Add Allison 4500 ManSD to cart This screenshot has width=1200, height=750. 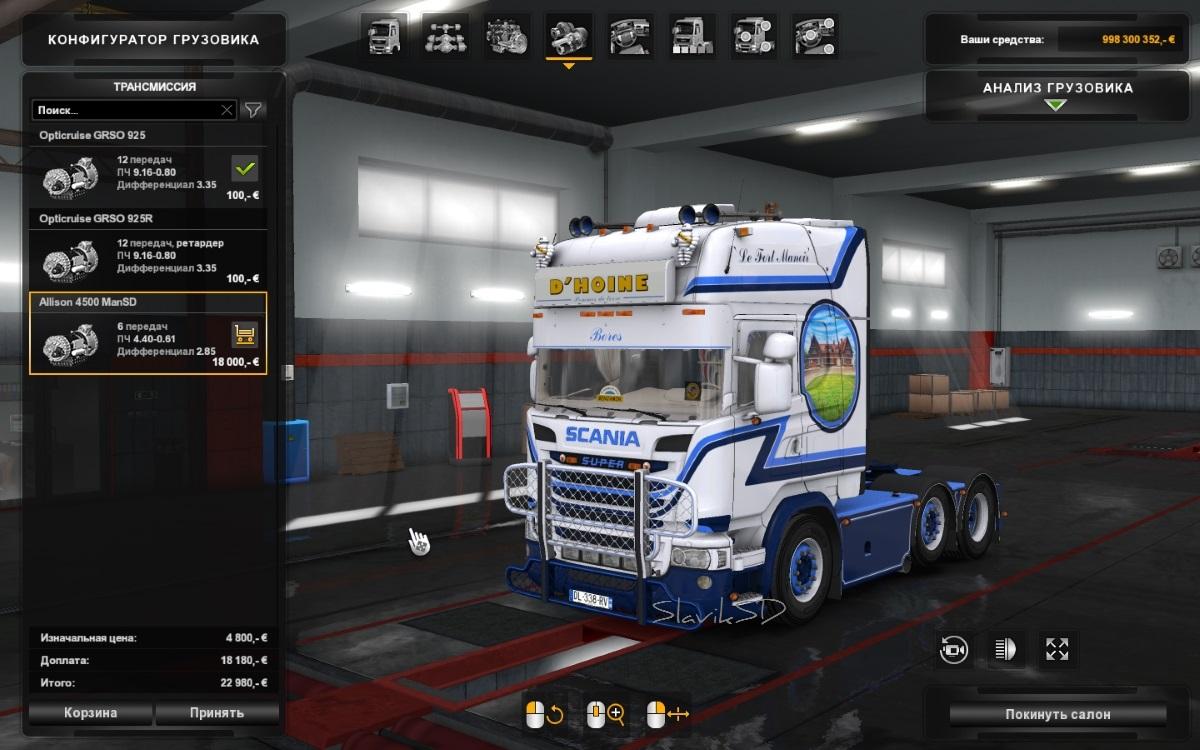coord(244,335)
